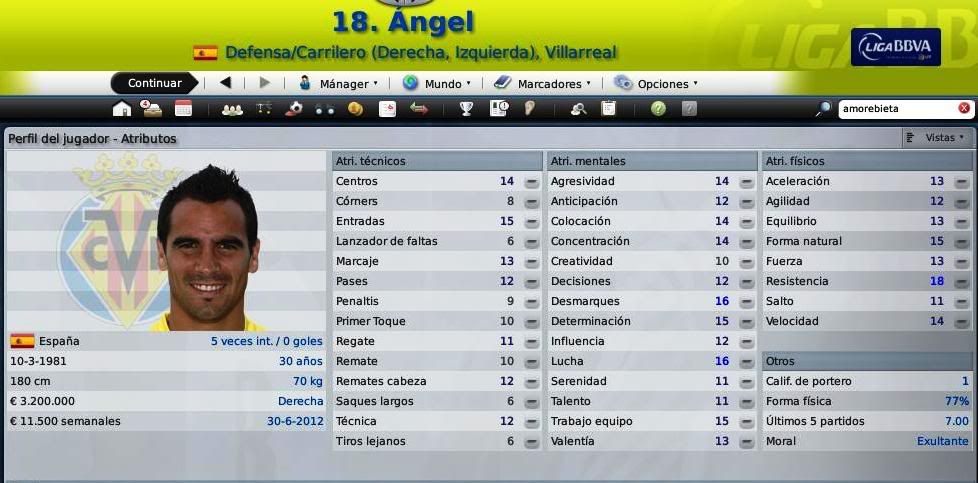978x483 pixels.
Task: Open the squad players icon
Action: click(x=232, y=109)
